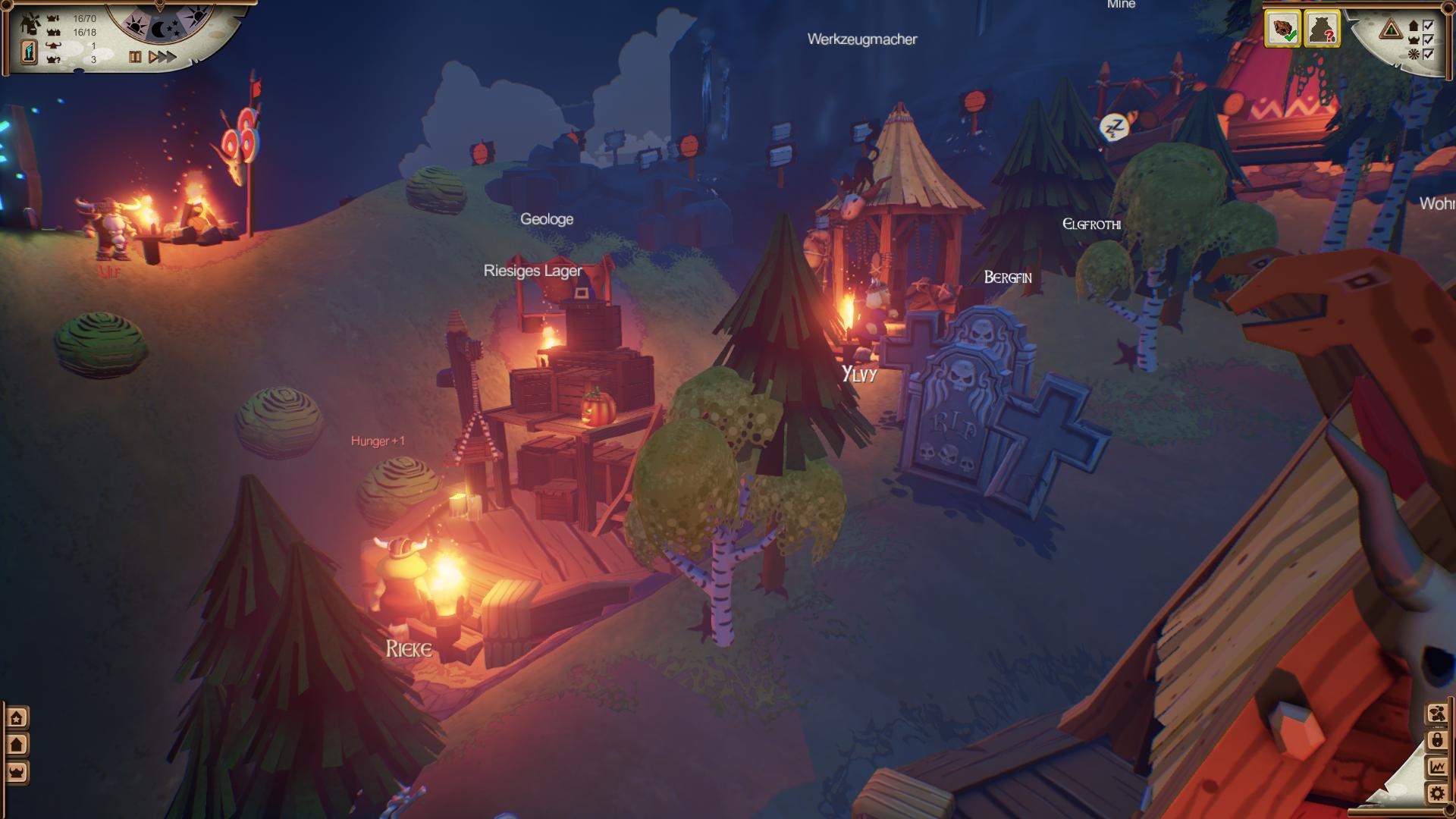
Task: Click the glowing rune stone icon
Action: [x=29, y=52]
